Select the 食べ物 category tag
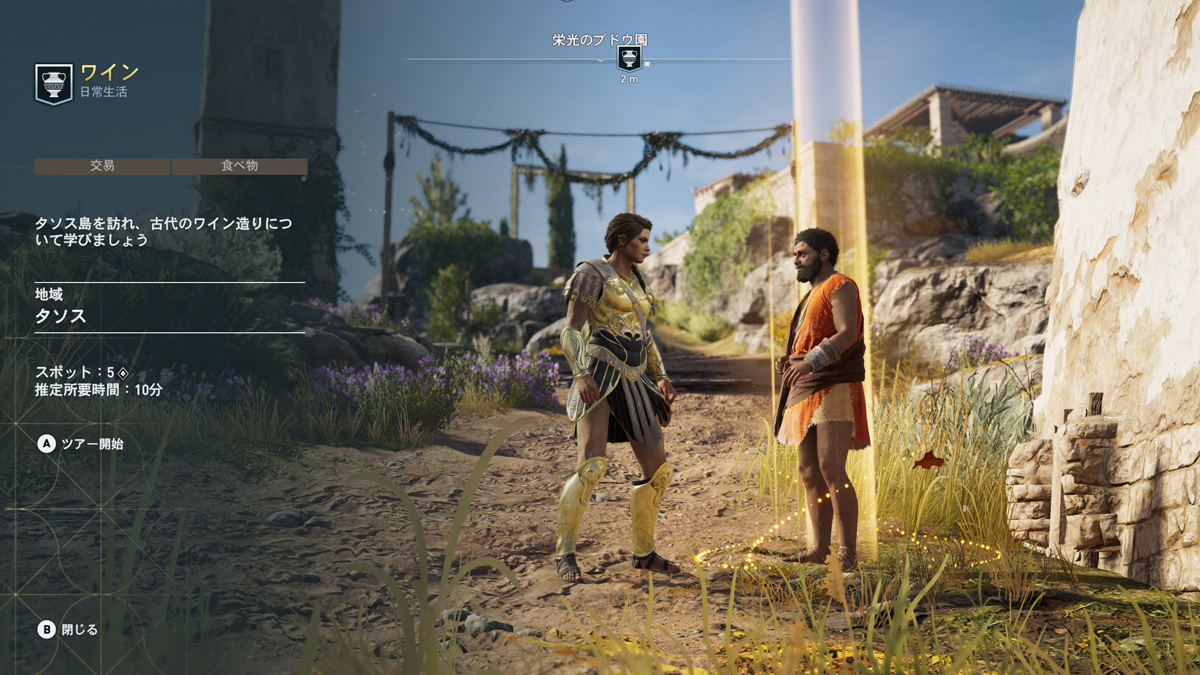The image size is (1200, 675). [x=240, y=166]
